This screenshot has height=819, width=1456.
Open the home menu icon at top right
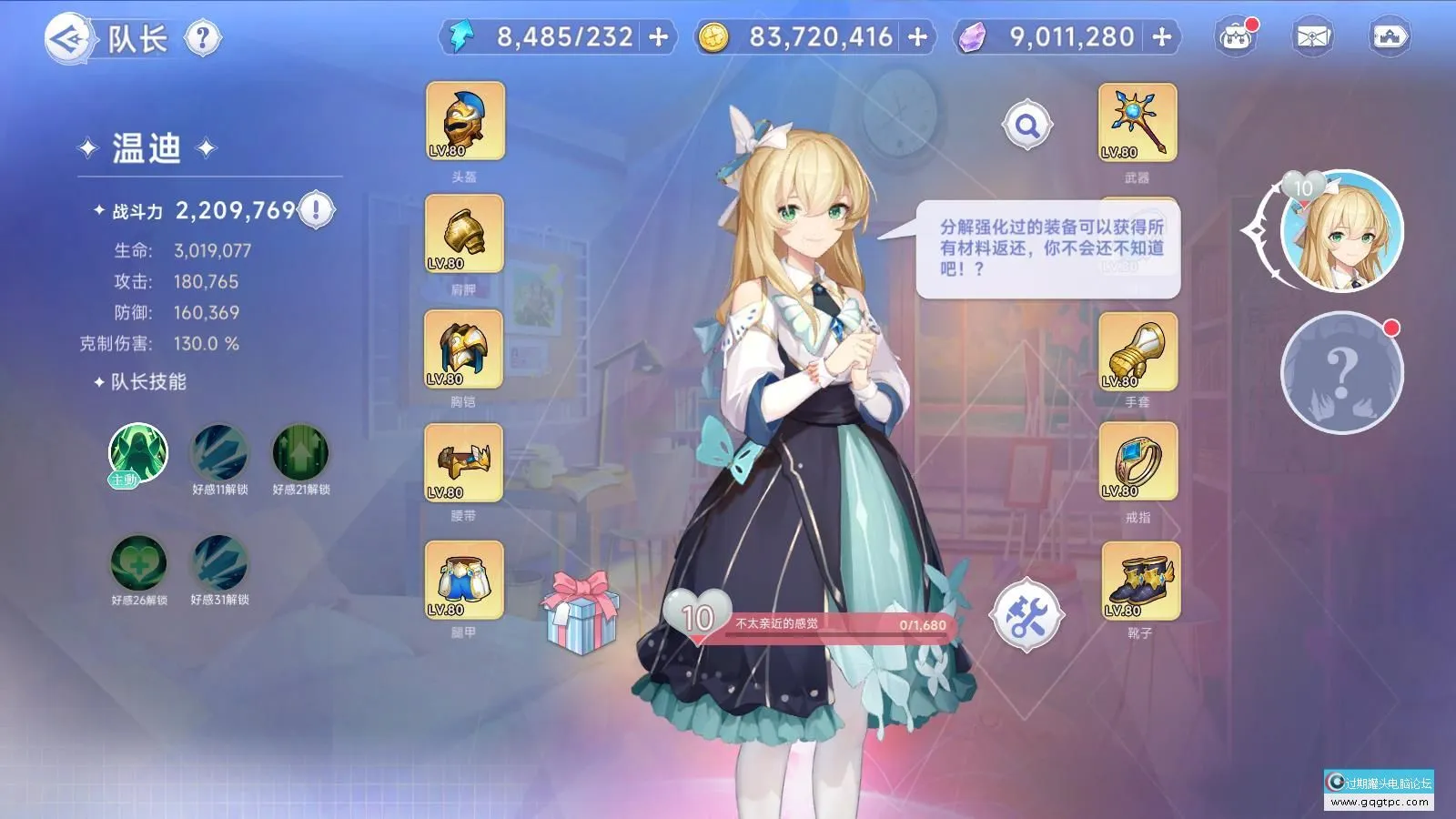(x=1390, y=37)
